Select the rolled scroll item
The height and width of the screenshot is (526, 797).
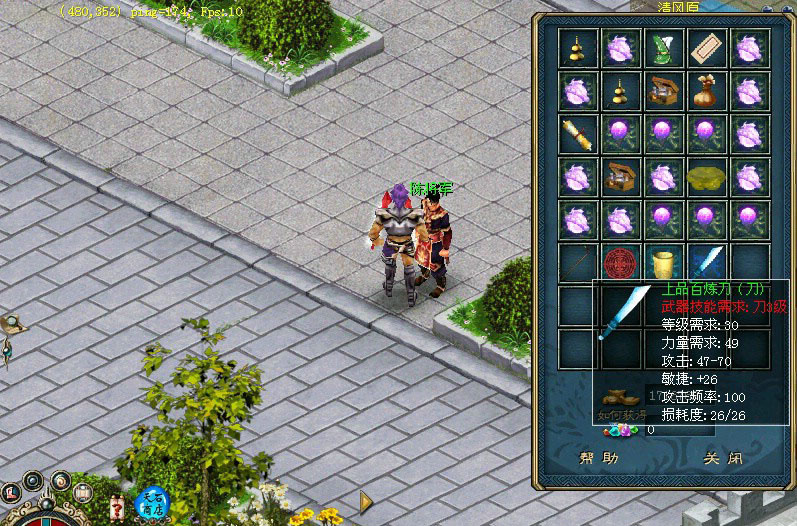point(578,133)
